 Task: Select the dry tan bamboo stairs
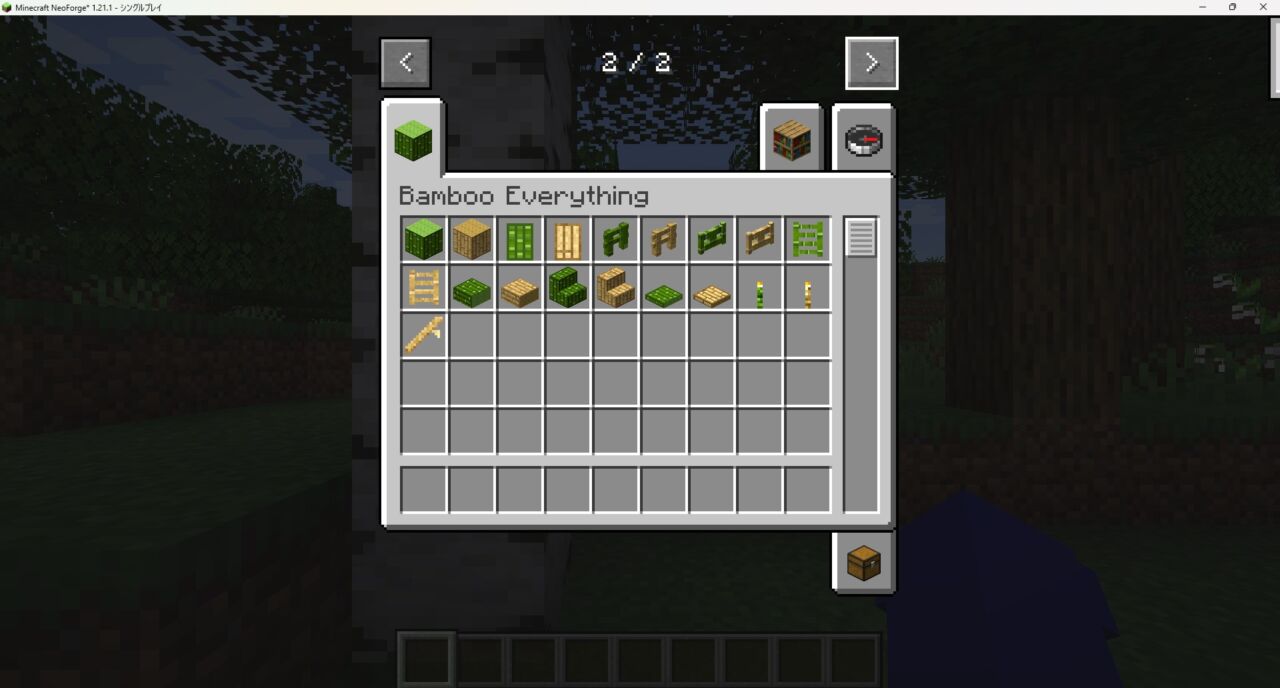tap(616, 288)
